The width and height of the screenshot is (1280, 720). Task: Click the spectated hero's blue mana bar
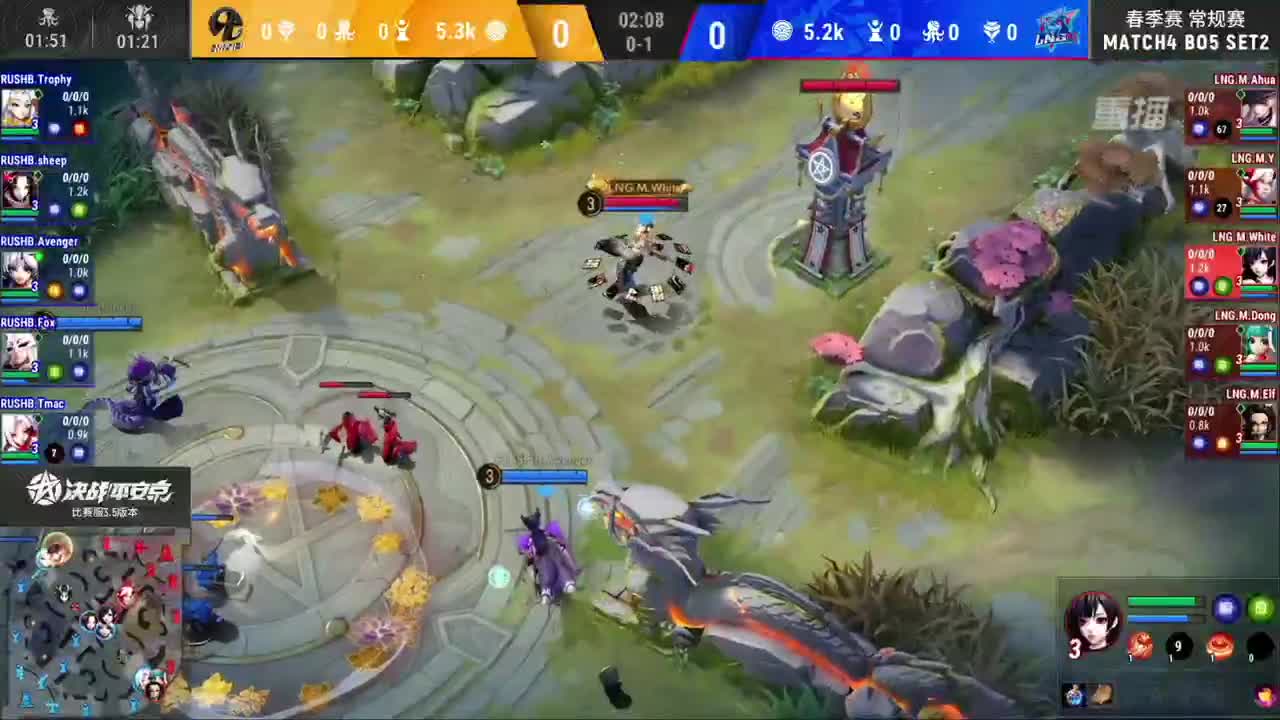[x=1157, y=617]
